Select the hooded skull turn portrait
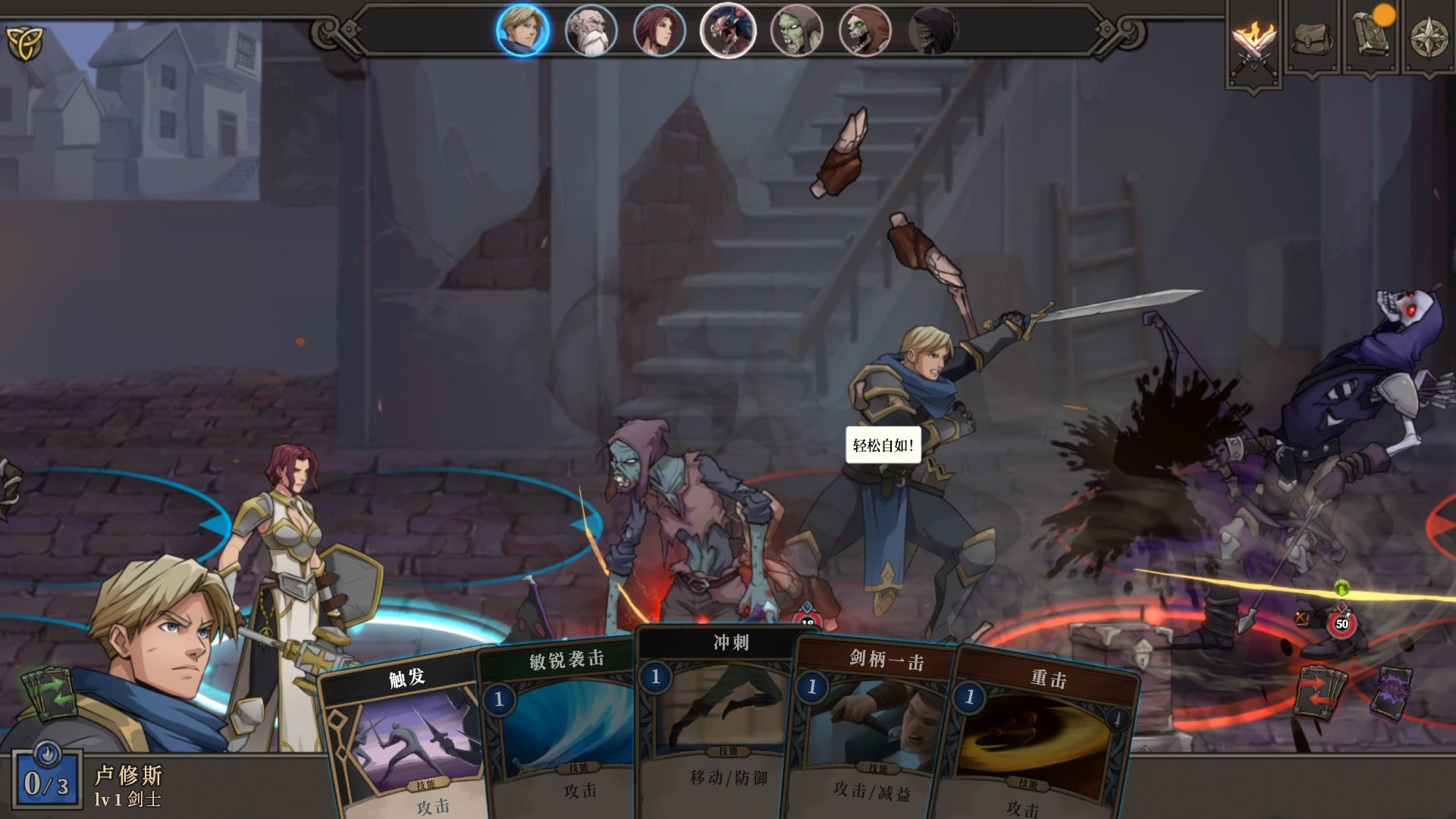This screenshot has height=819, width=1456. [x=864, y=31]
